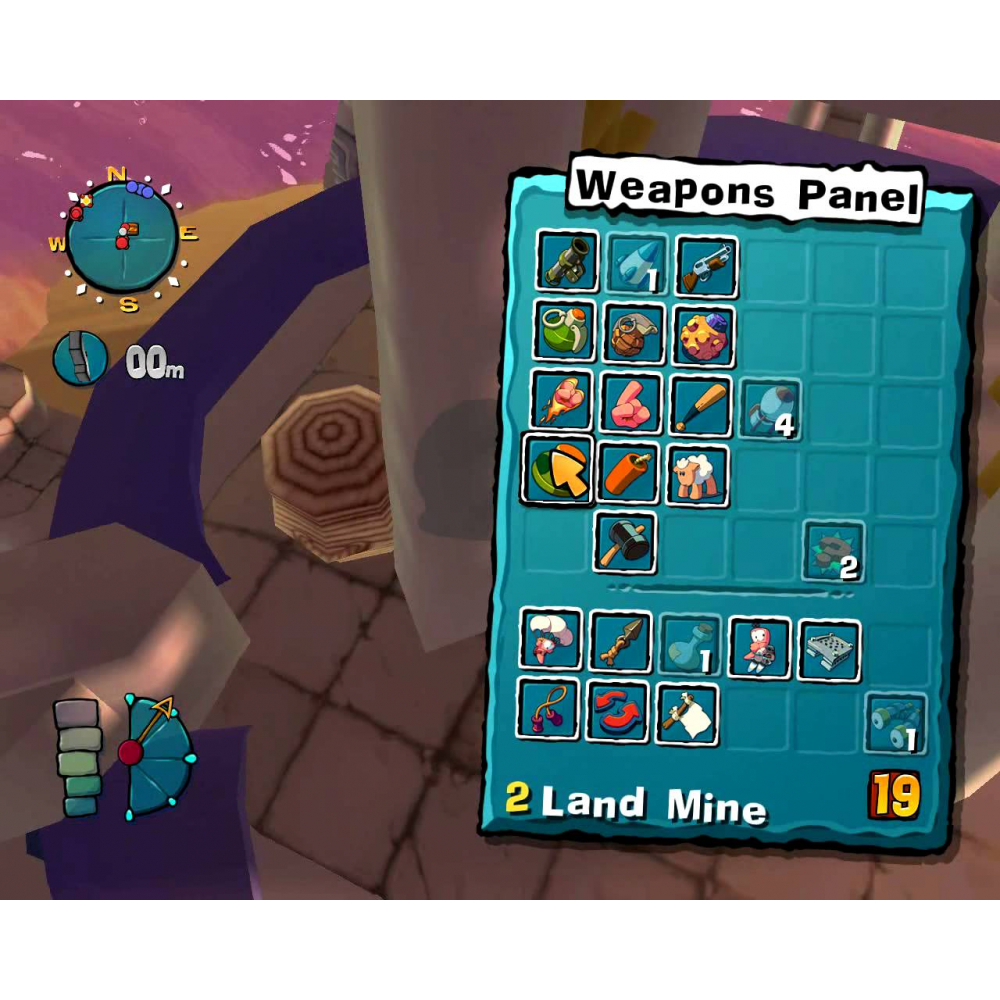Choose the red arrows Worm Select
The height and width of the screenshot is (1000, 1000).
[617, 711]
